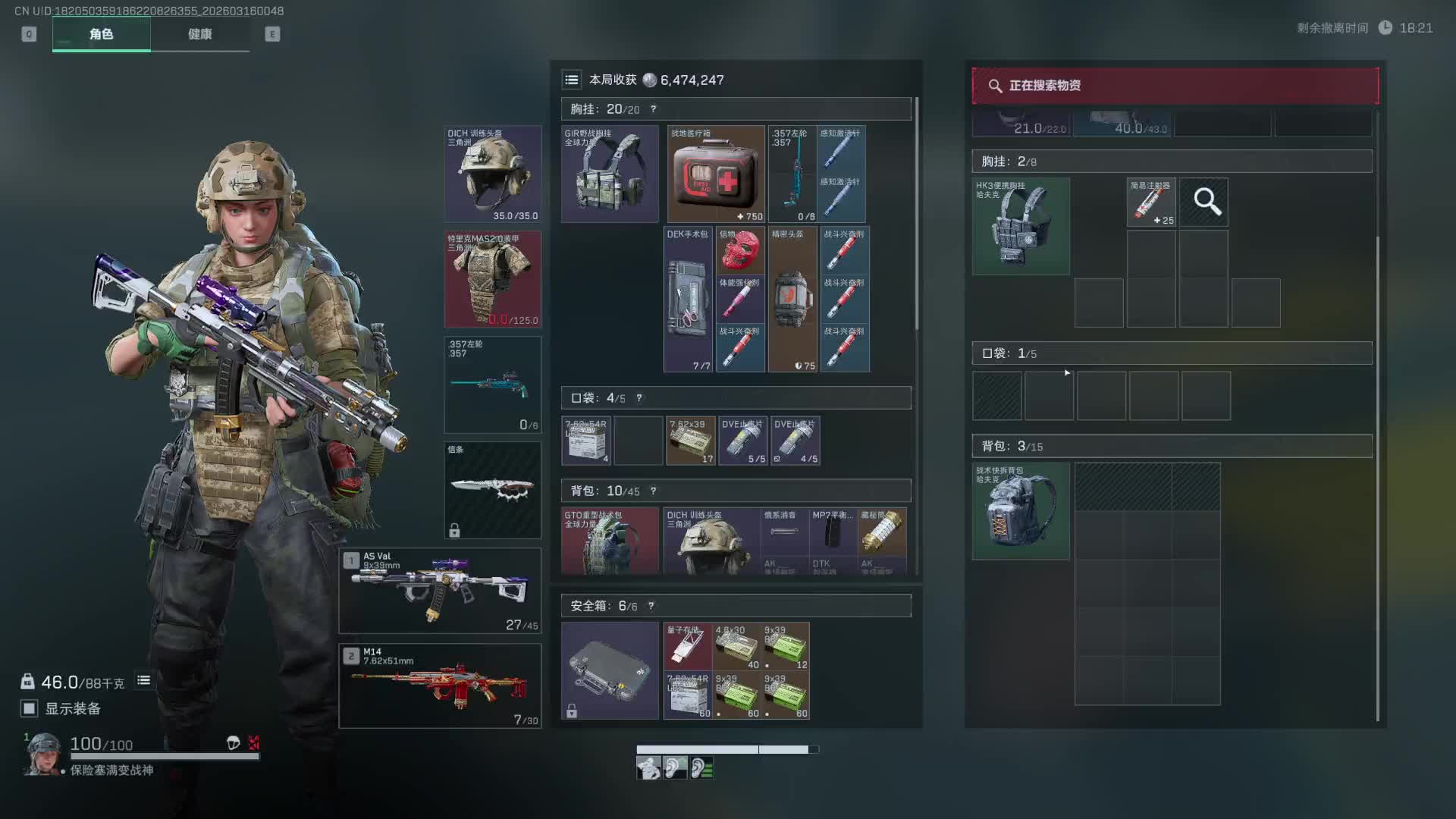Open the loot list icon beside 本局收获
Viewport: 1456px width, 819px height.
click(x=572, y=80)
